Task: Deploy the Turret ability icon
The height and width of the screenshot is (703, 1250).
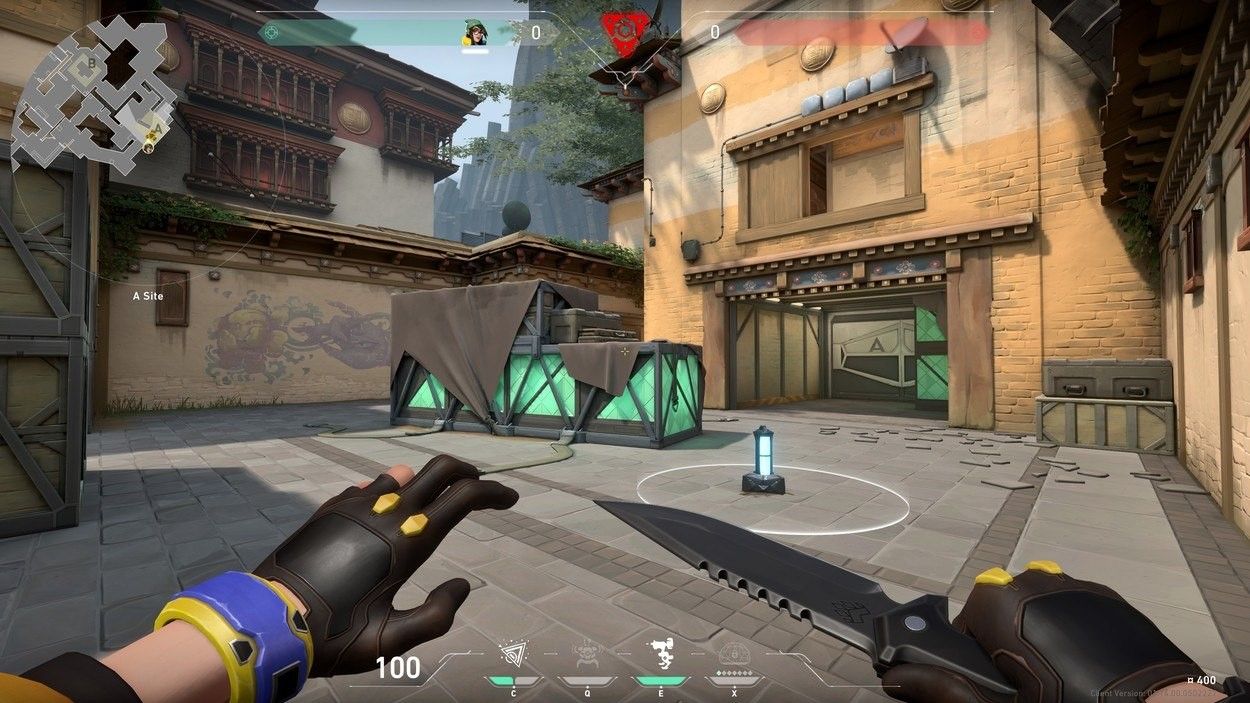Action: 660,652
